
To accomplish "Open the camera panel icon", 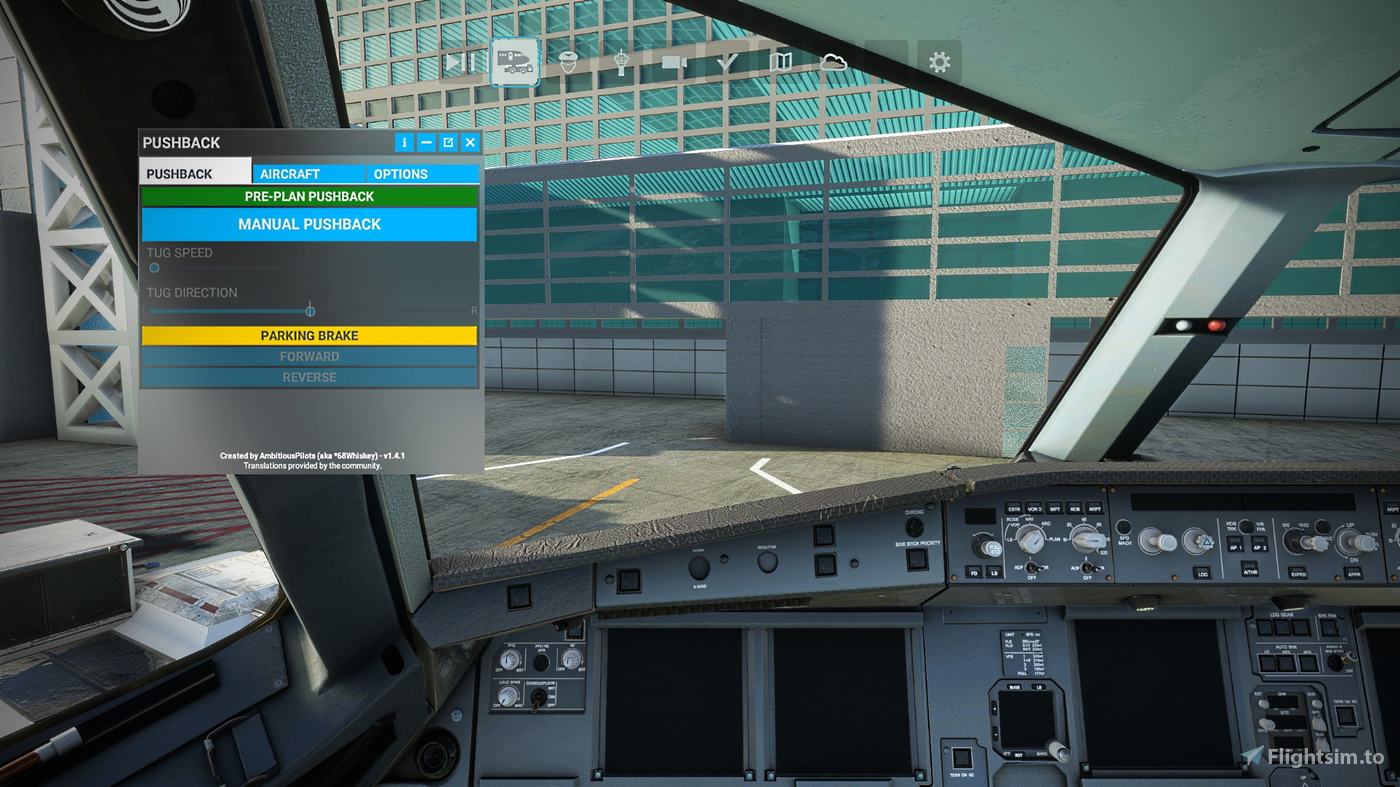I will point(673,62).
